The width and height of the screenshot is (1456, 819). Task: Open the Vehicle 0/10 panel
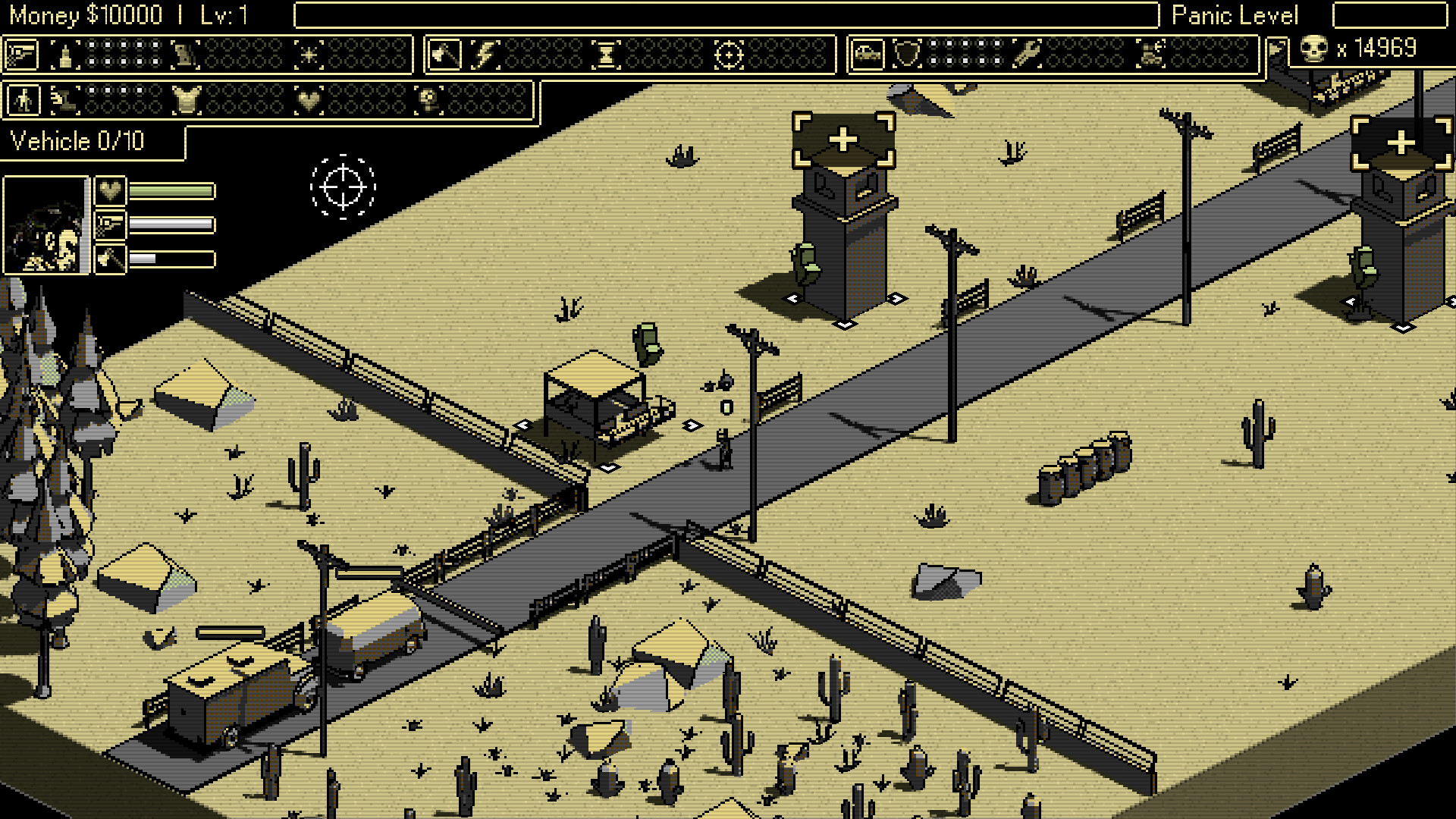coord(78,141)
